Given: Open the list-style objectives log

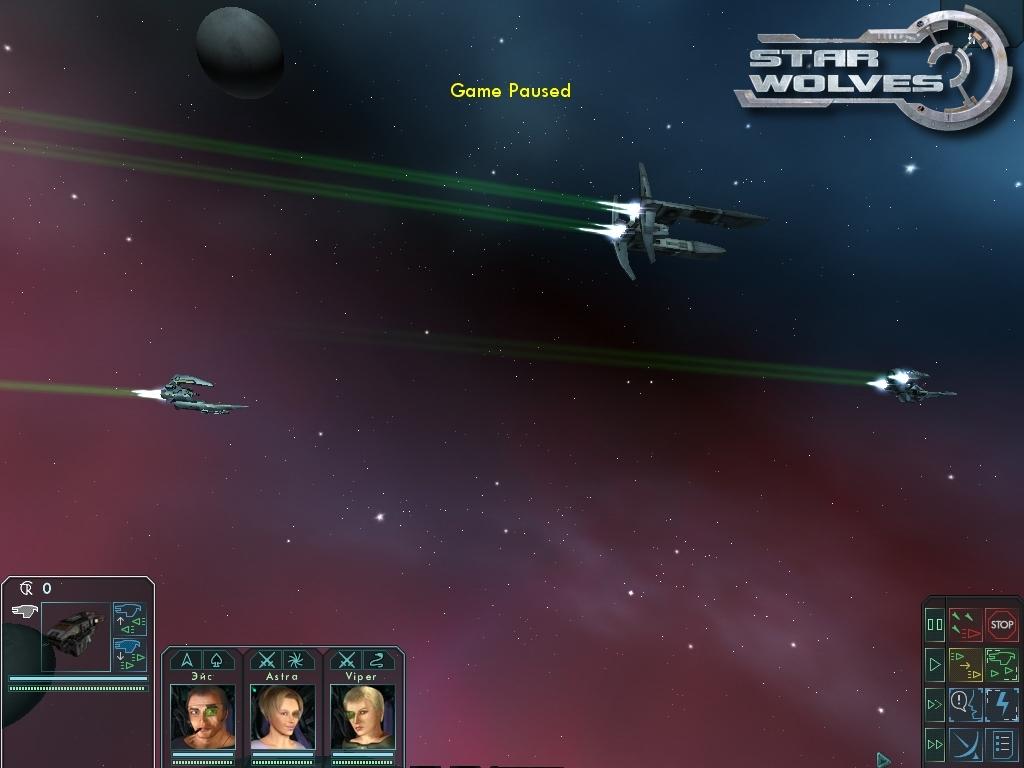Looking at the screenshot, I should coord(1001,744).
